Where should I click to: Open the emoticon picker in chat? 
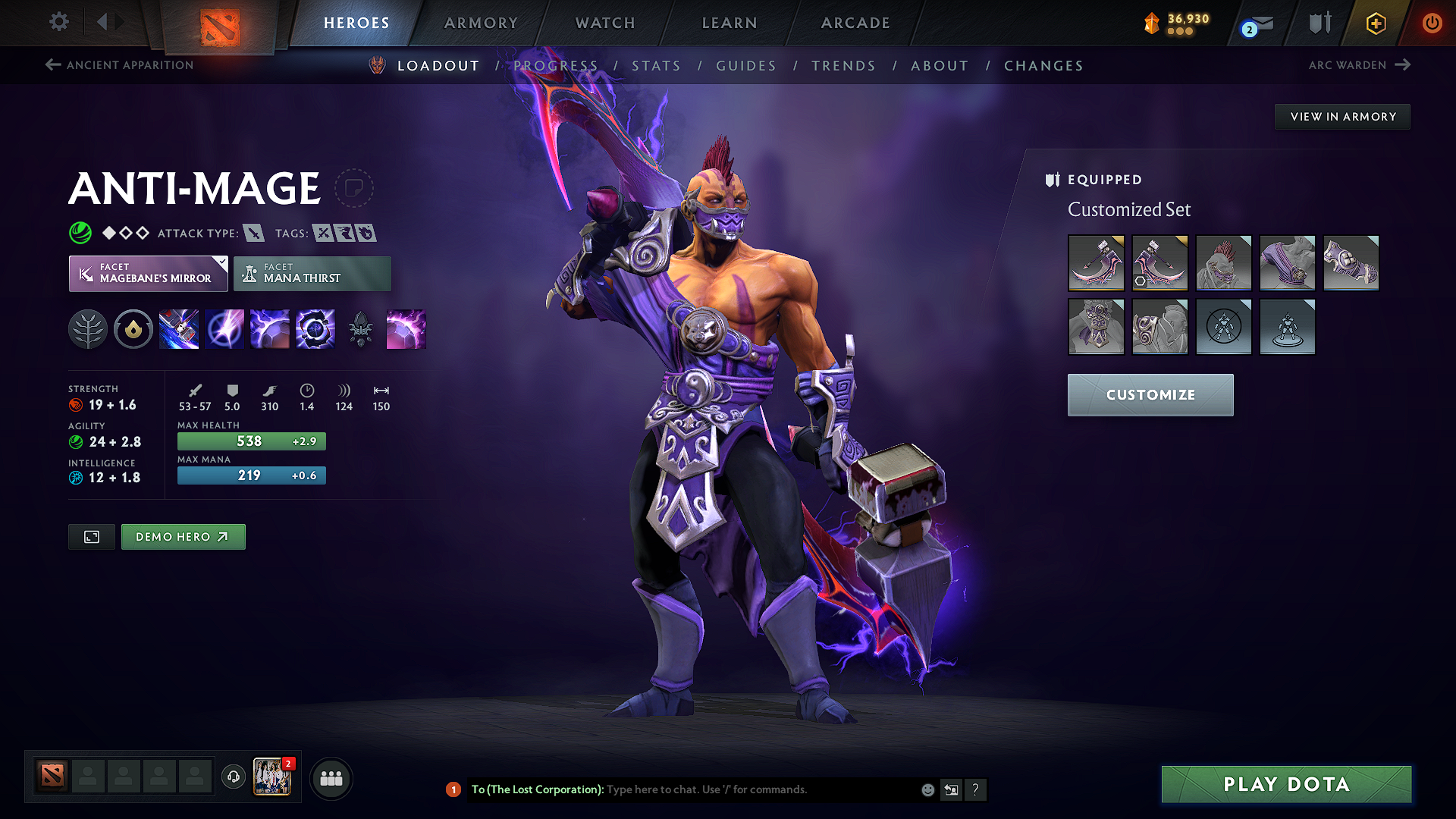[927, 789]
